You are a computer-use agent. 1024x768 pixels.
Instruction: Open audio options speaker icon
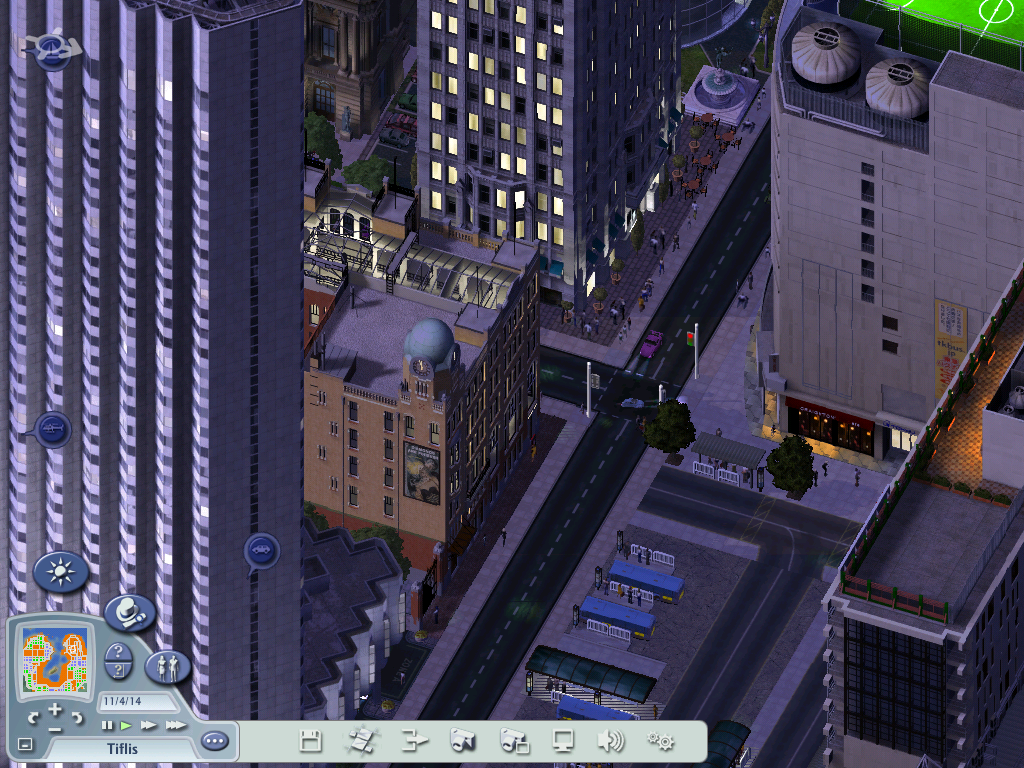[610, 741]
